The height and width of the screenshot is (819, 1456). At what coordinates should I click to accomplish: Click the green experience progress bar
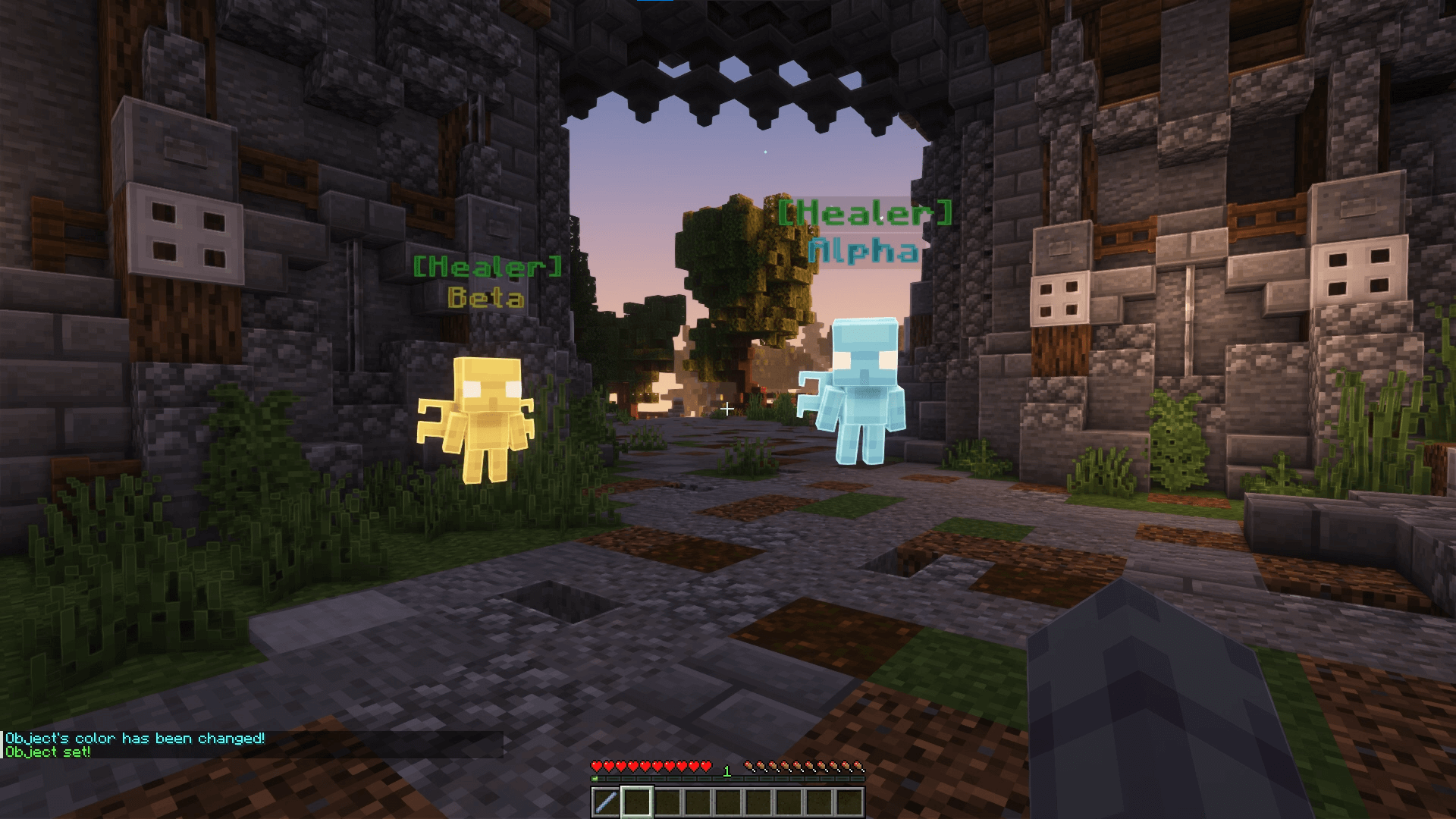coord(728,777)
